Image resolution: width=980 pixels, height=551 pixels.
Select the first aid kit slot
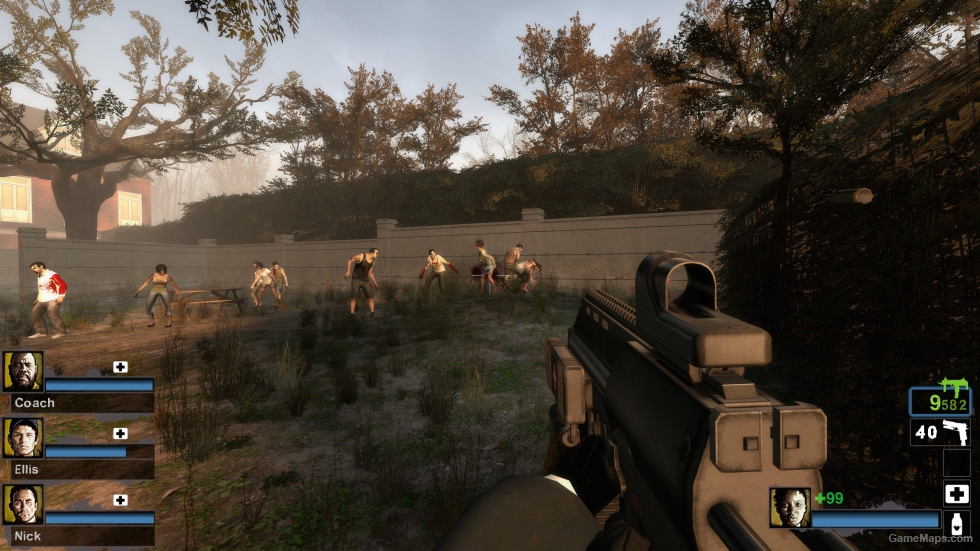(956, 493)
